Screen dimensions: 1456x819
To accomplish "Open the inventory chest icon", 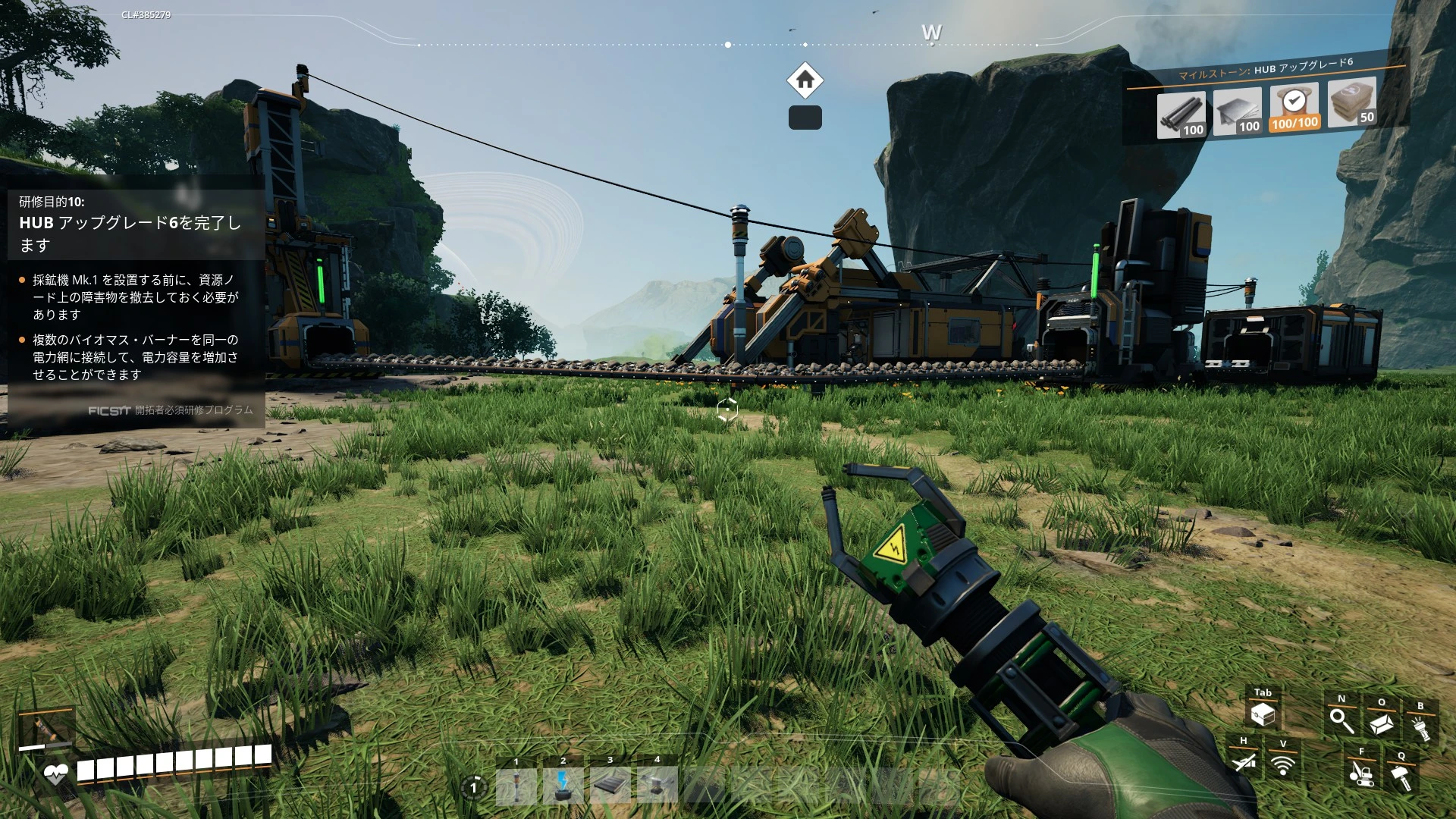I will (x=1263, y=714).
